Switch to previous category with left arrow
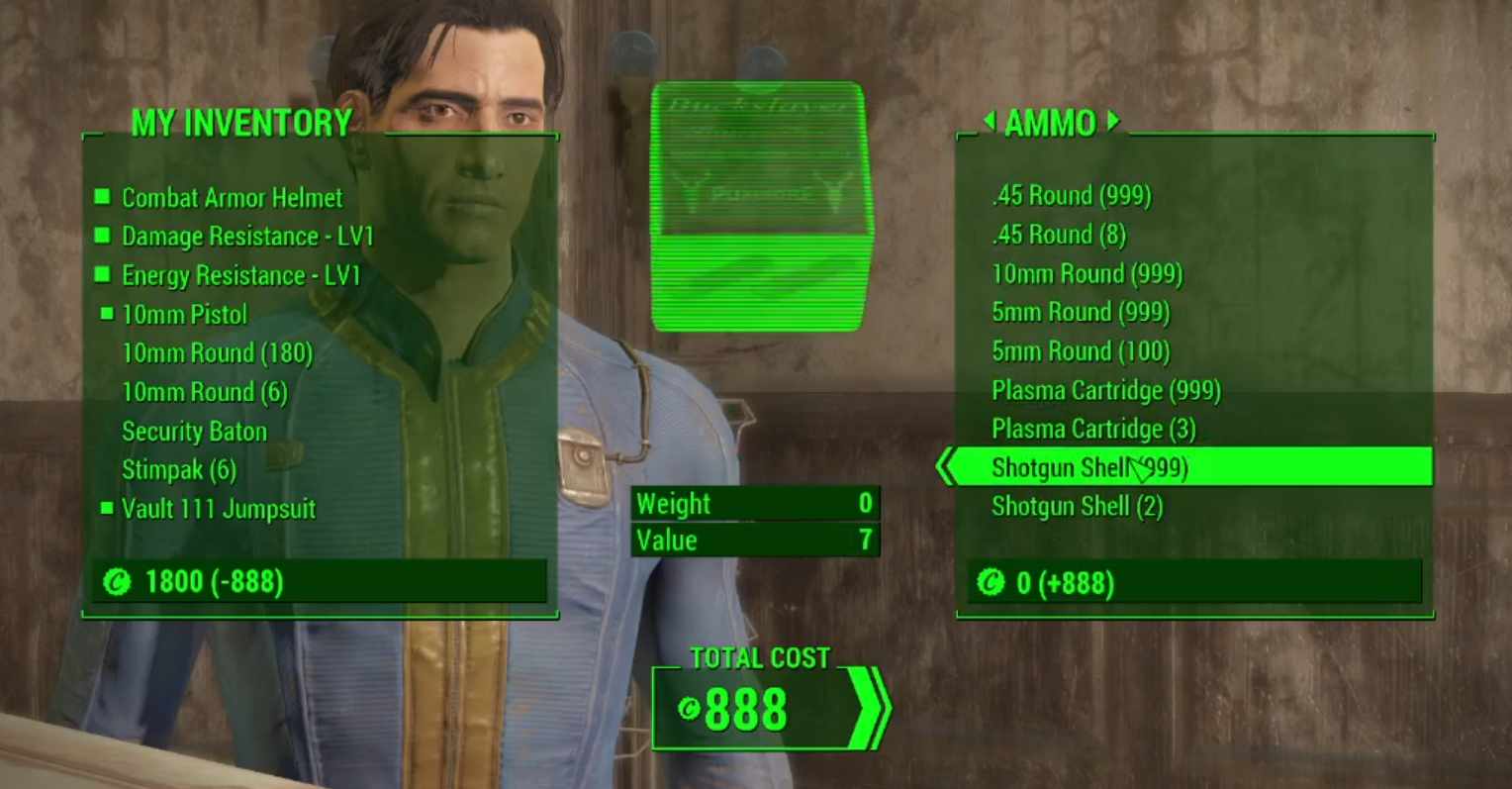Image resolution: width=1512 pixels, height=789 pixels. (989, 121)
